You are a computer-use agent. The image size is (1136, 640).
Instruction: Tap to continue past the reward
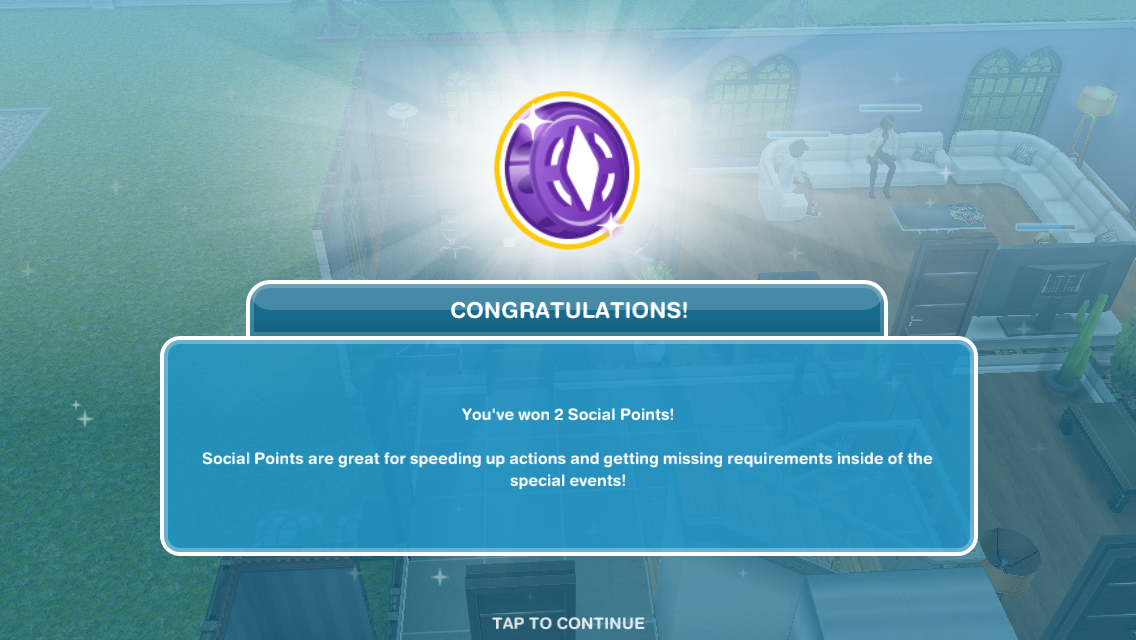click(x=568, y=623)
